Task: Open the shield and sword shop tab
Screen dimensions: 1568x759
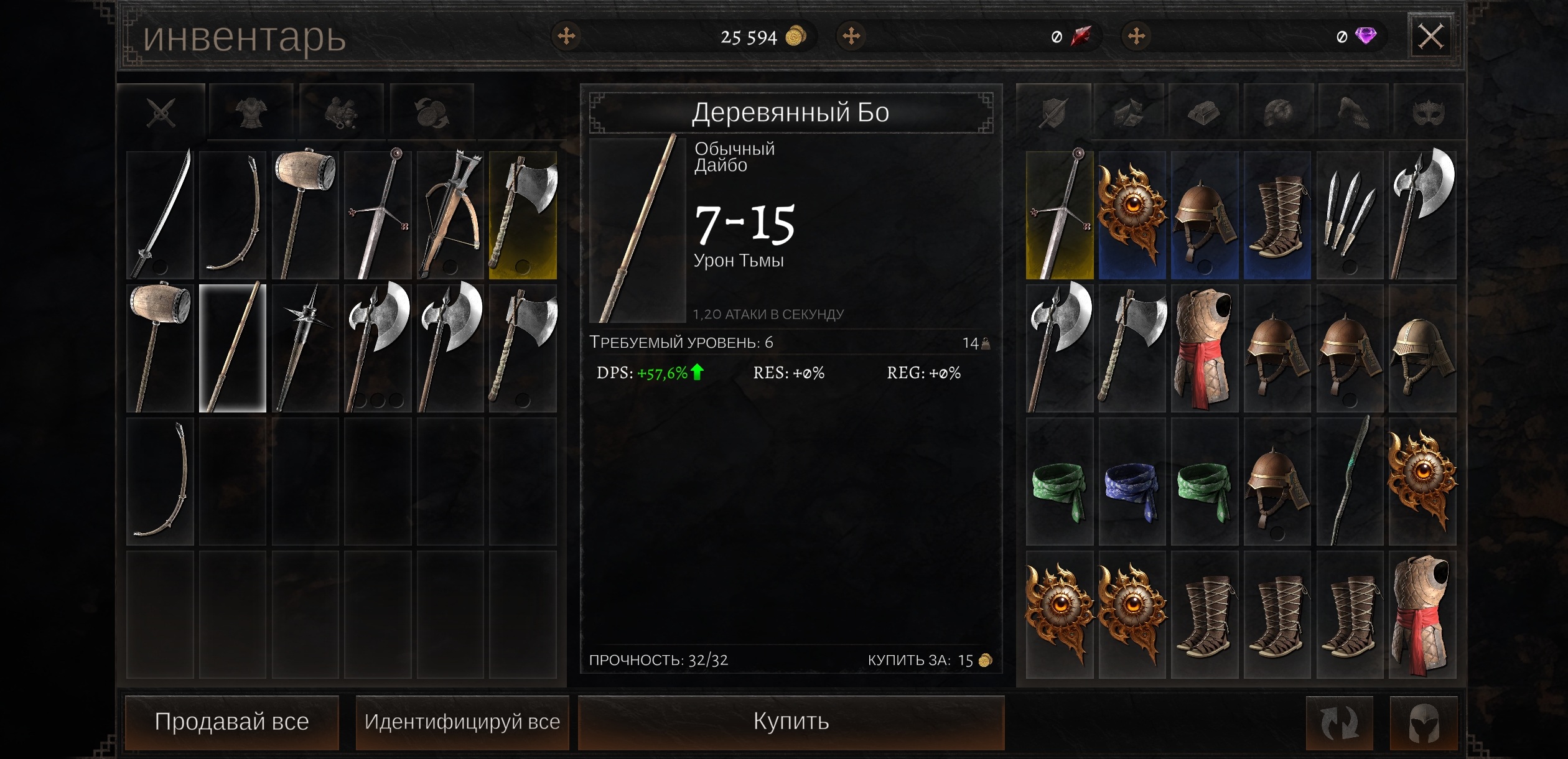Action: tap(1053, 113)
